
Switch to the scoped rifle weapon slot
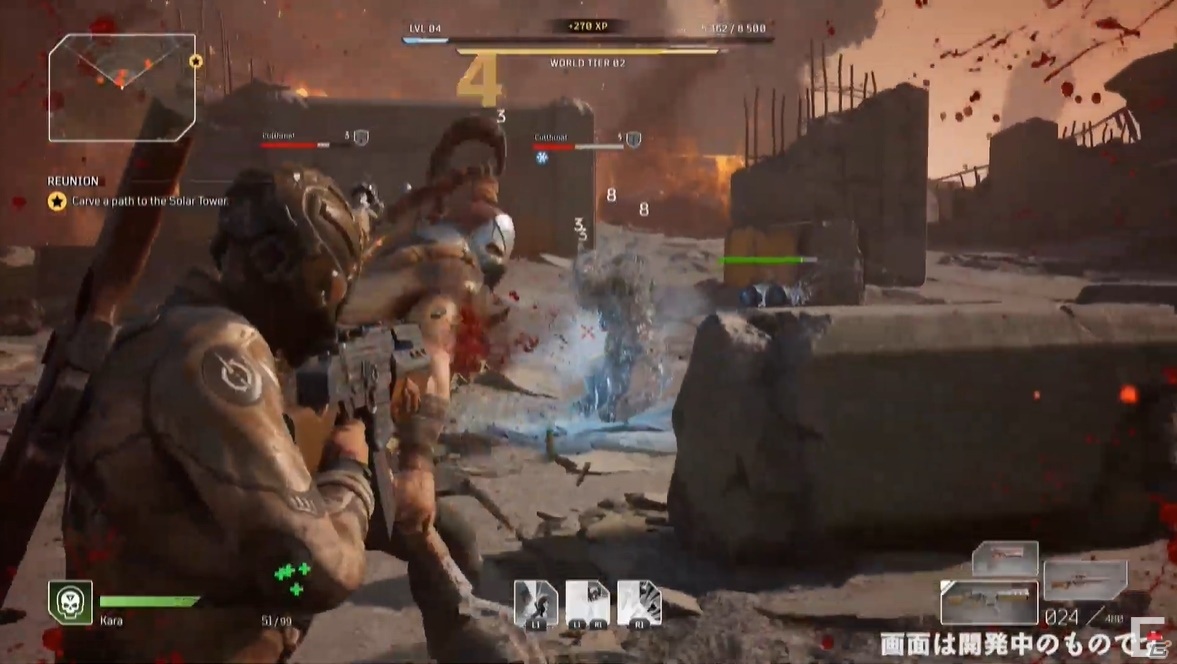1084,580
